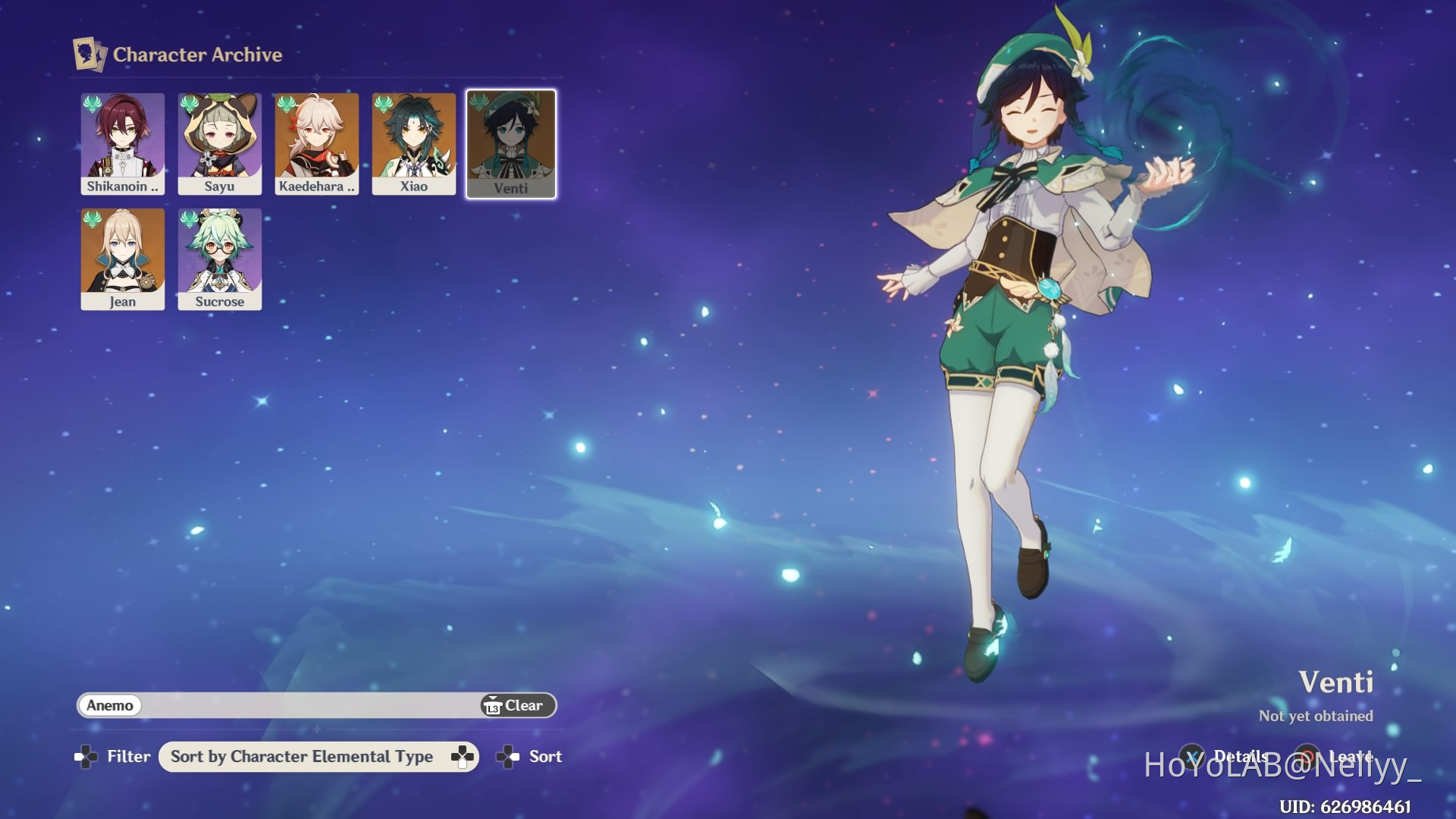Select Shikanoin Heizou's character card
The width and height of the screenshot is (1456, 819).
[x=123, y=144]
